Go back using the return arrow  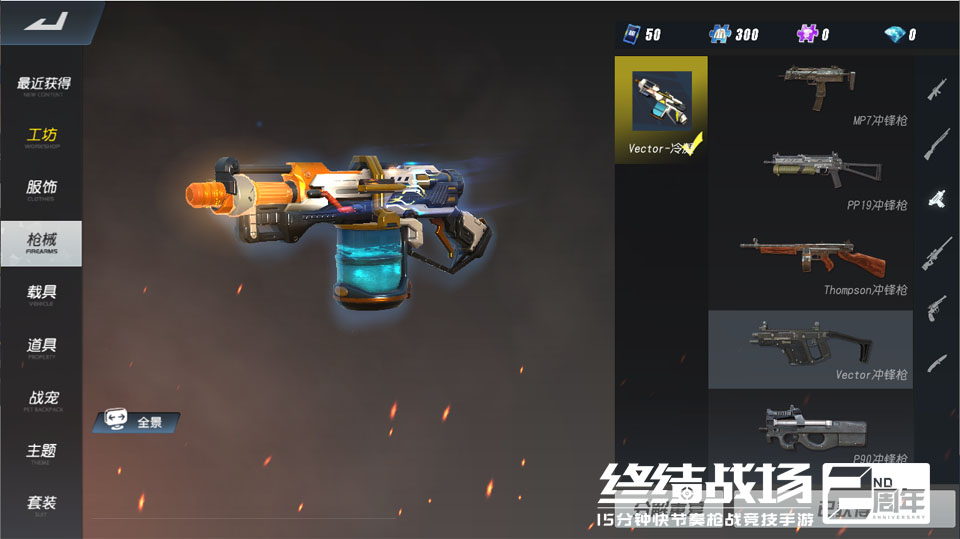(x=44, y=22)
